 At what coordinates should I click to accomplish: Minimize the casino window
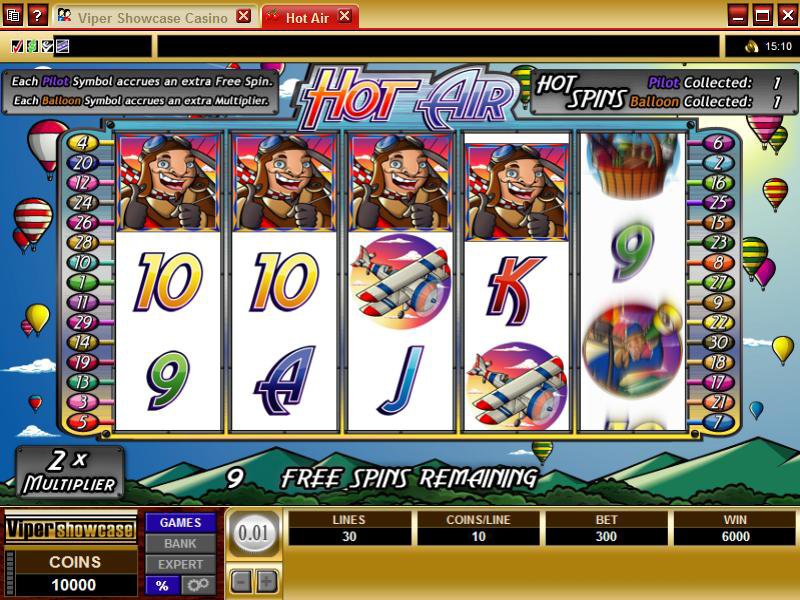pyautogui.click(x=738, y=15)
